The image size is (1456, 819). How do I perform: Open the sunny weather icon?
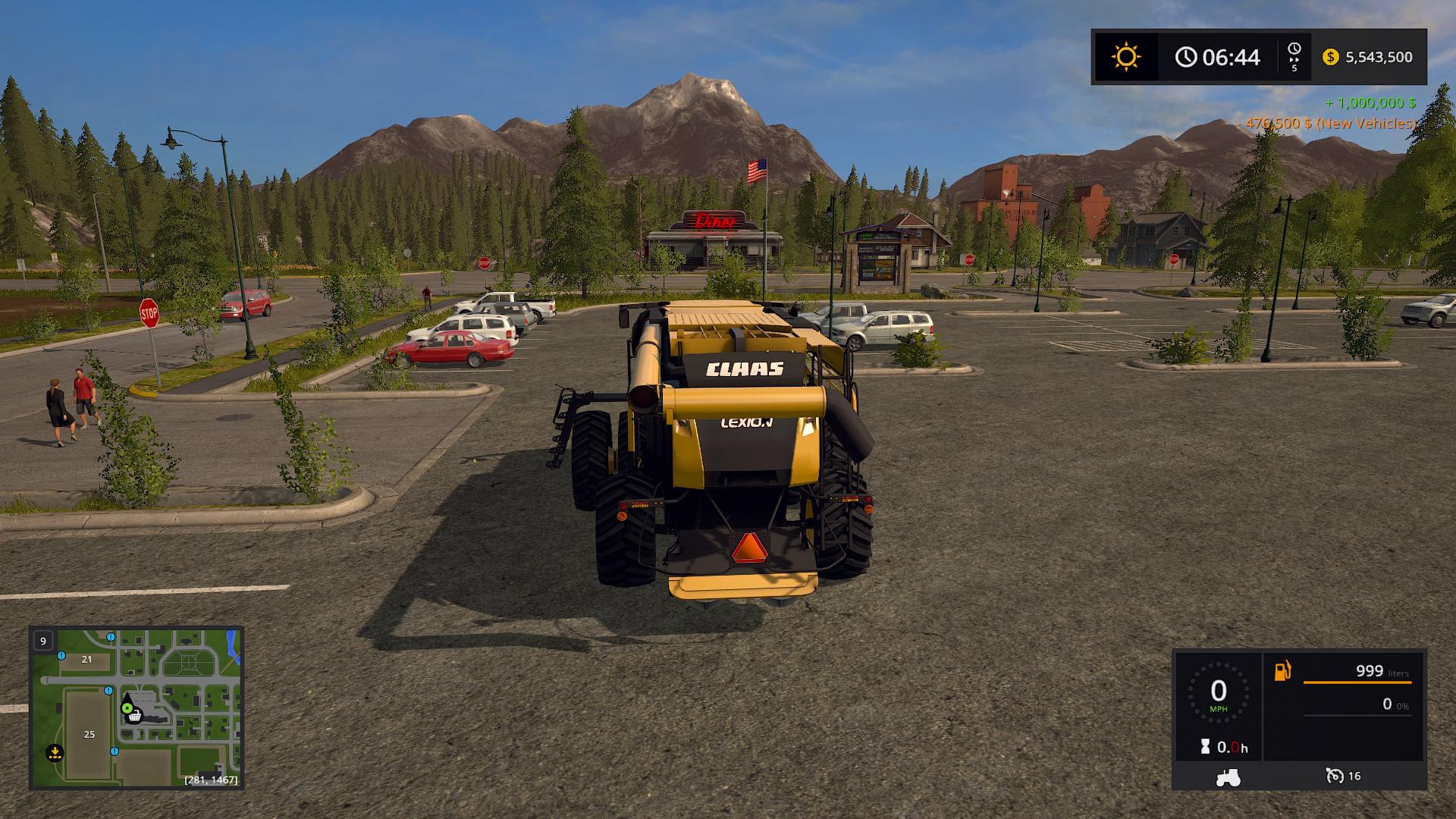tap(1125, 57)
